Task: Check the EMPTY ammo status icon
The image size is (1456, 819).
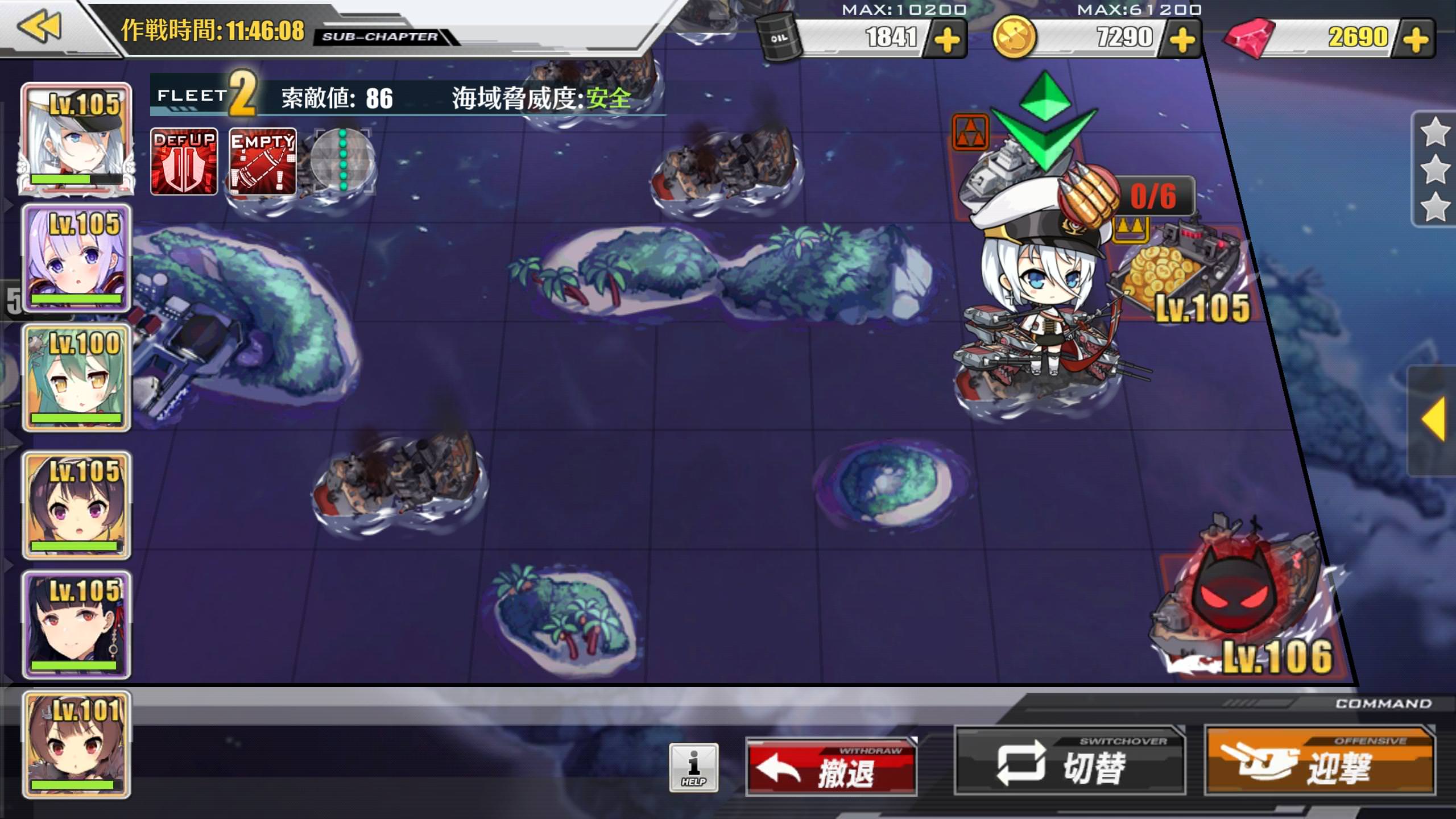Action: pyautogui.click(x=262, y=162)
